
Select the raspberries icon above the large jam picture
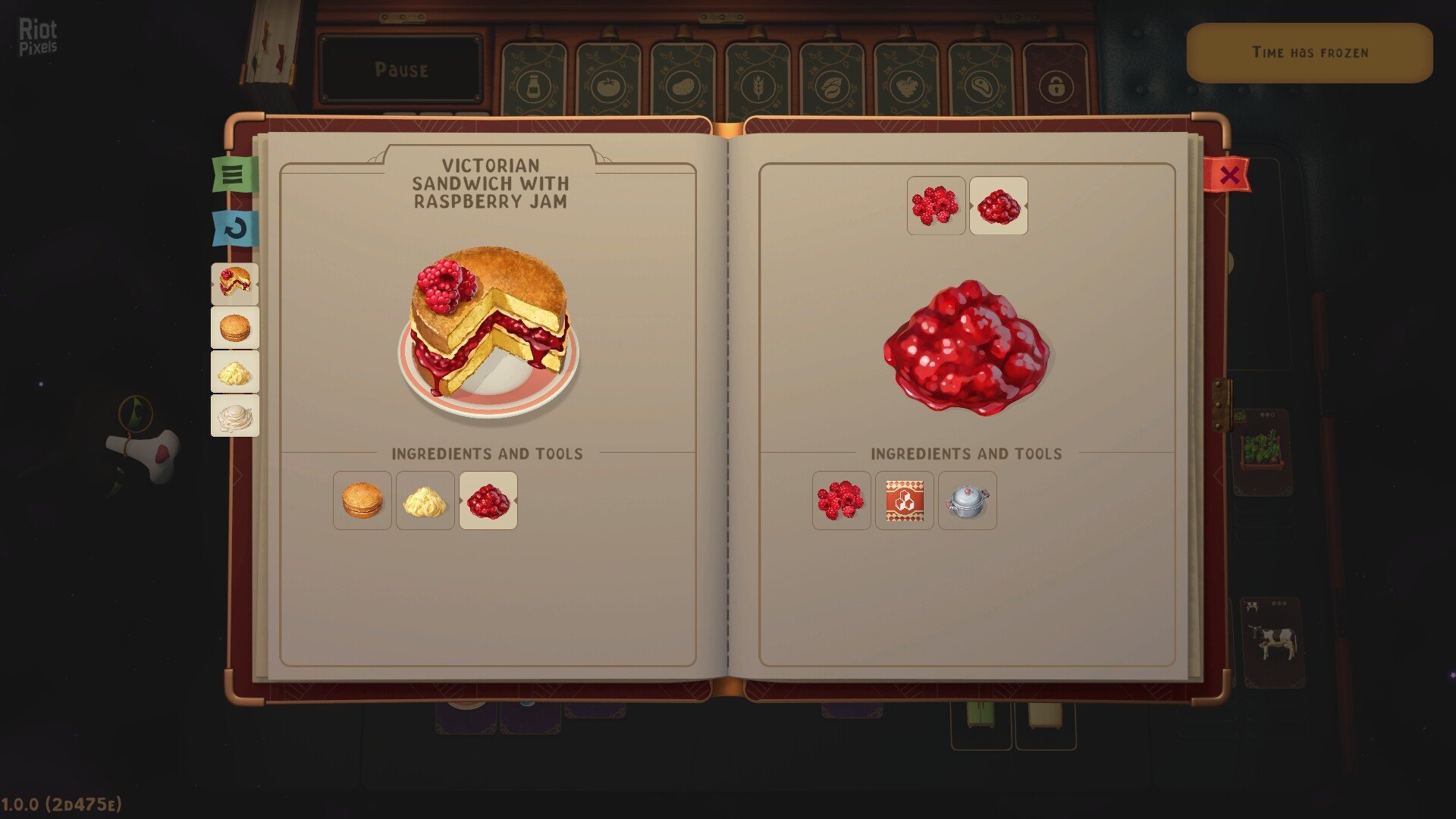pyautogui.click(x=936, y=206)
